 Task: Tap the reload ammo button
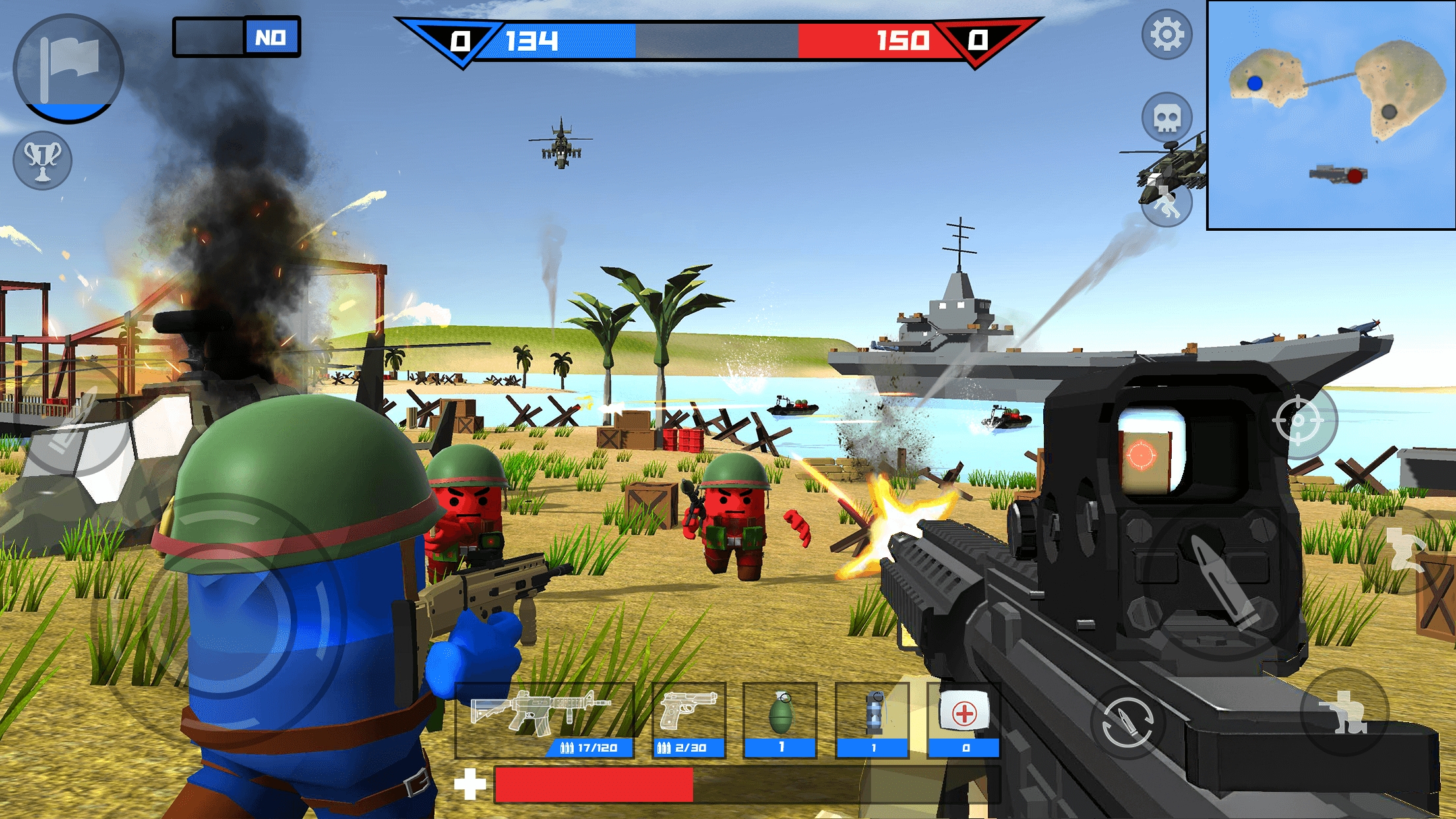point(1127,722)
